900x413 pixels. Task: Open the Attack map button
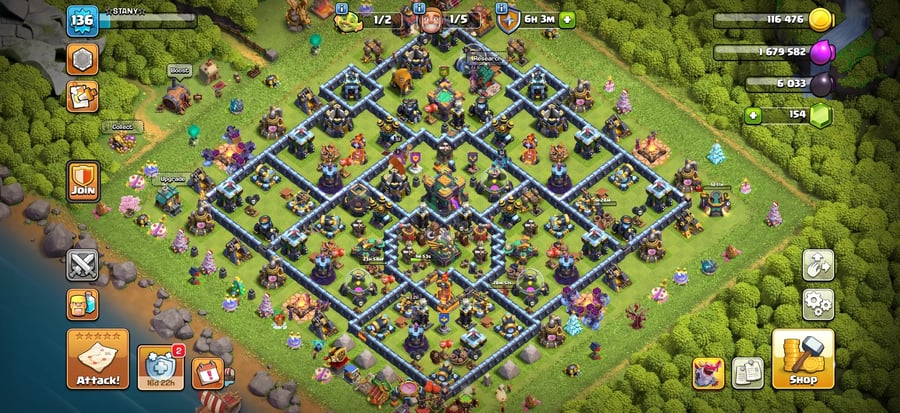pyautogui.click(x=97, y=359)
